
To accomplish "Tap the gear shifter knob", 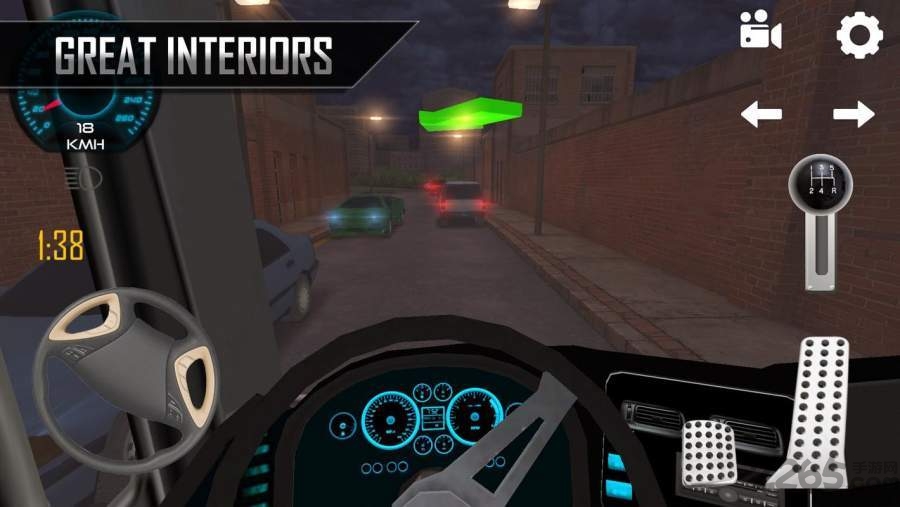I will click(x=820, y=182).
